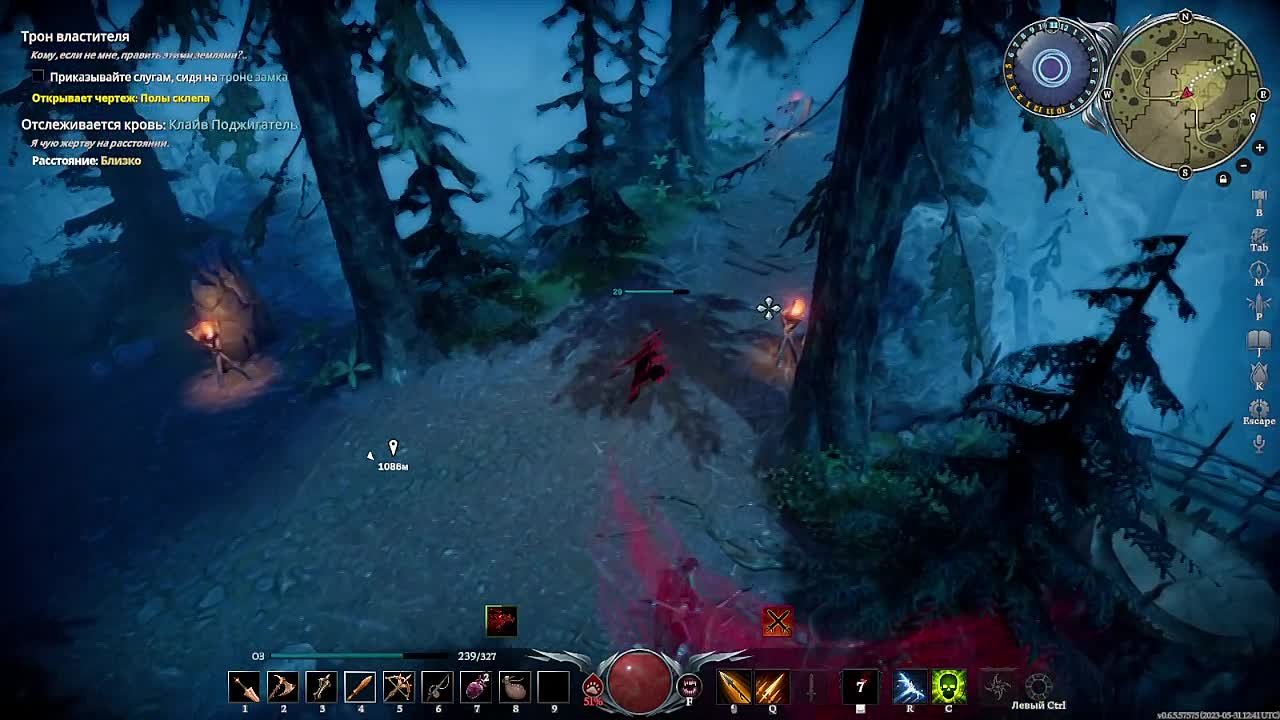
Task: Select the fishing pole in hotbar slot 6
Action: [437, 687]
